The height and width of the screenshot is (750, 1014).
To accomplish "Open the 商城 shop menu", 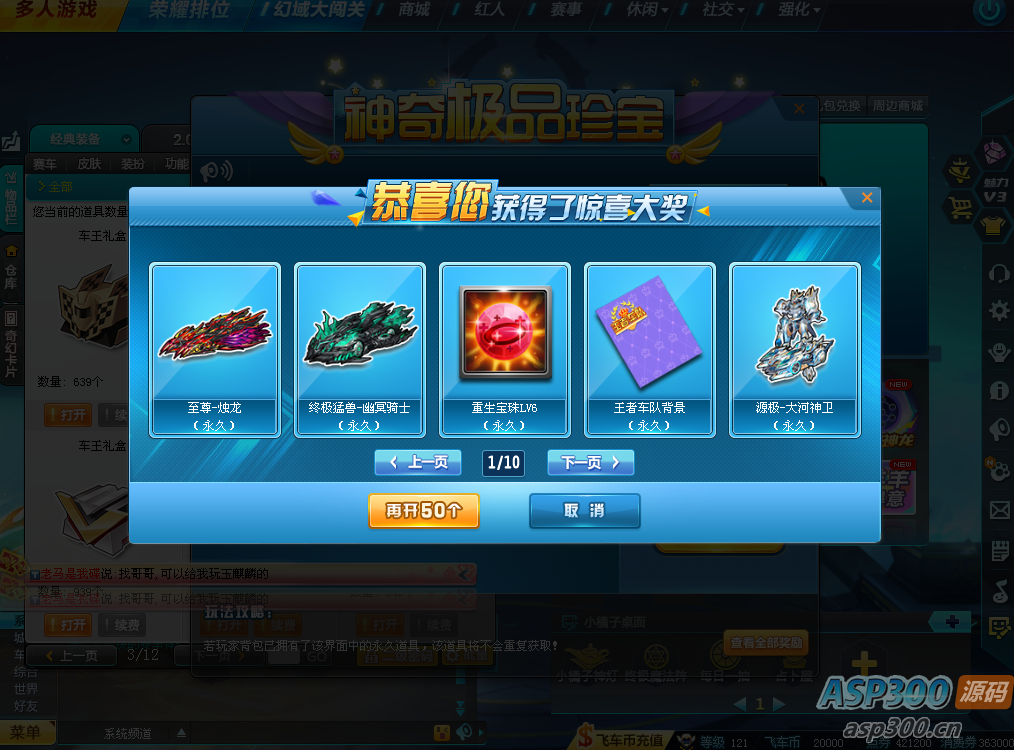I will [x=413, y=10].
